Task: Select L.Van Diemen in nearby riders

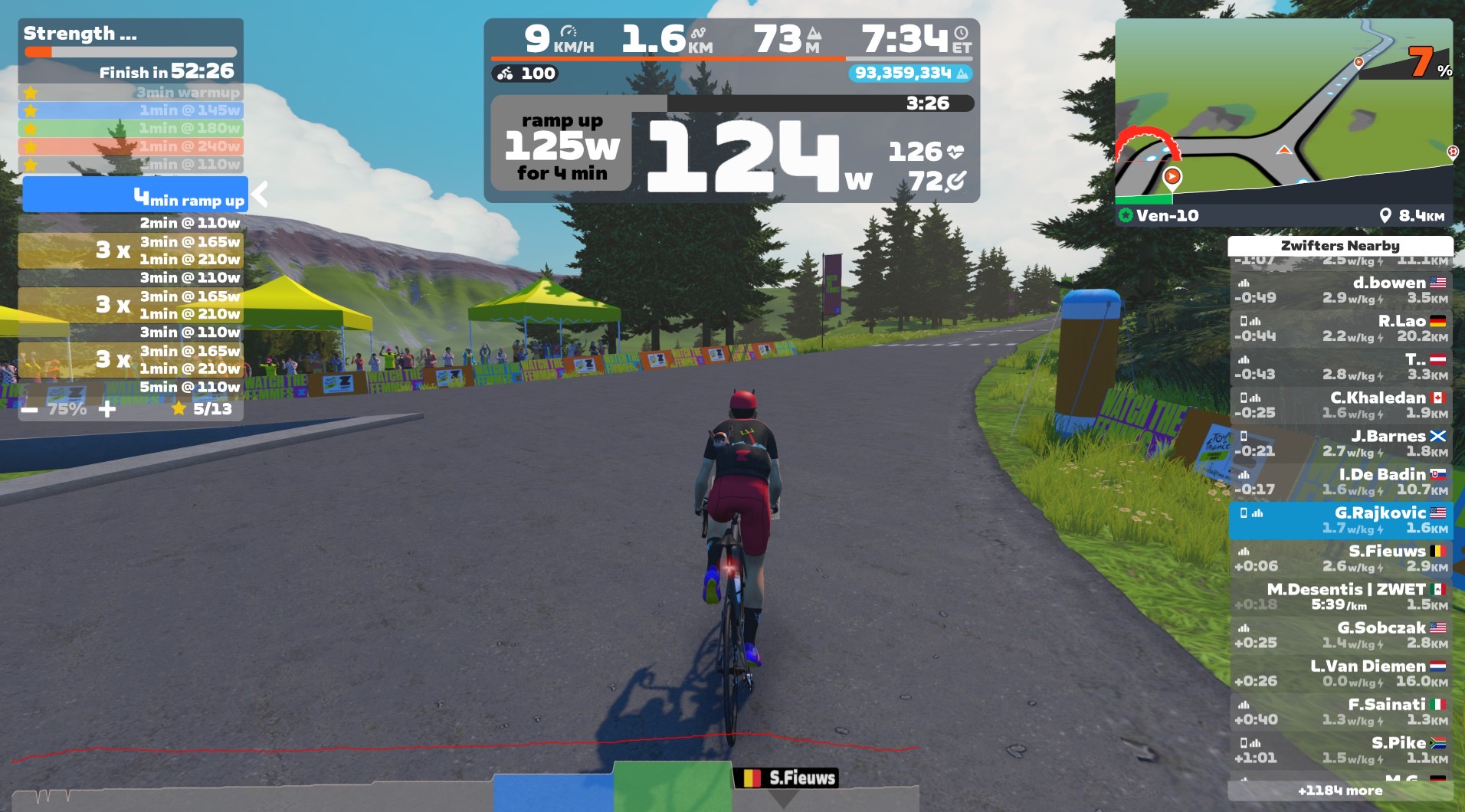Action: 1341,673
